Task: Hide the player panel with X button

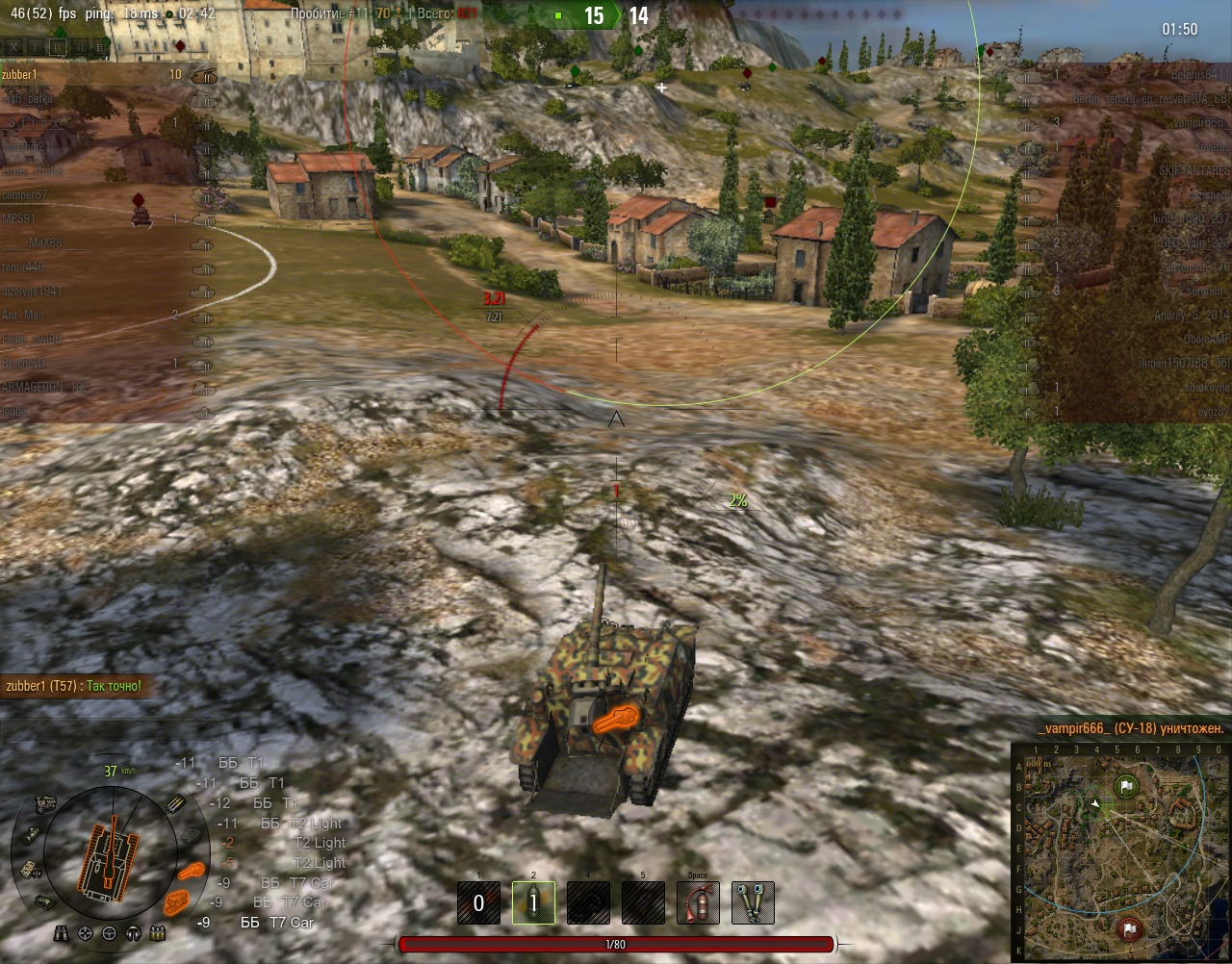Action: coord(13,46)
